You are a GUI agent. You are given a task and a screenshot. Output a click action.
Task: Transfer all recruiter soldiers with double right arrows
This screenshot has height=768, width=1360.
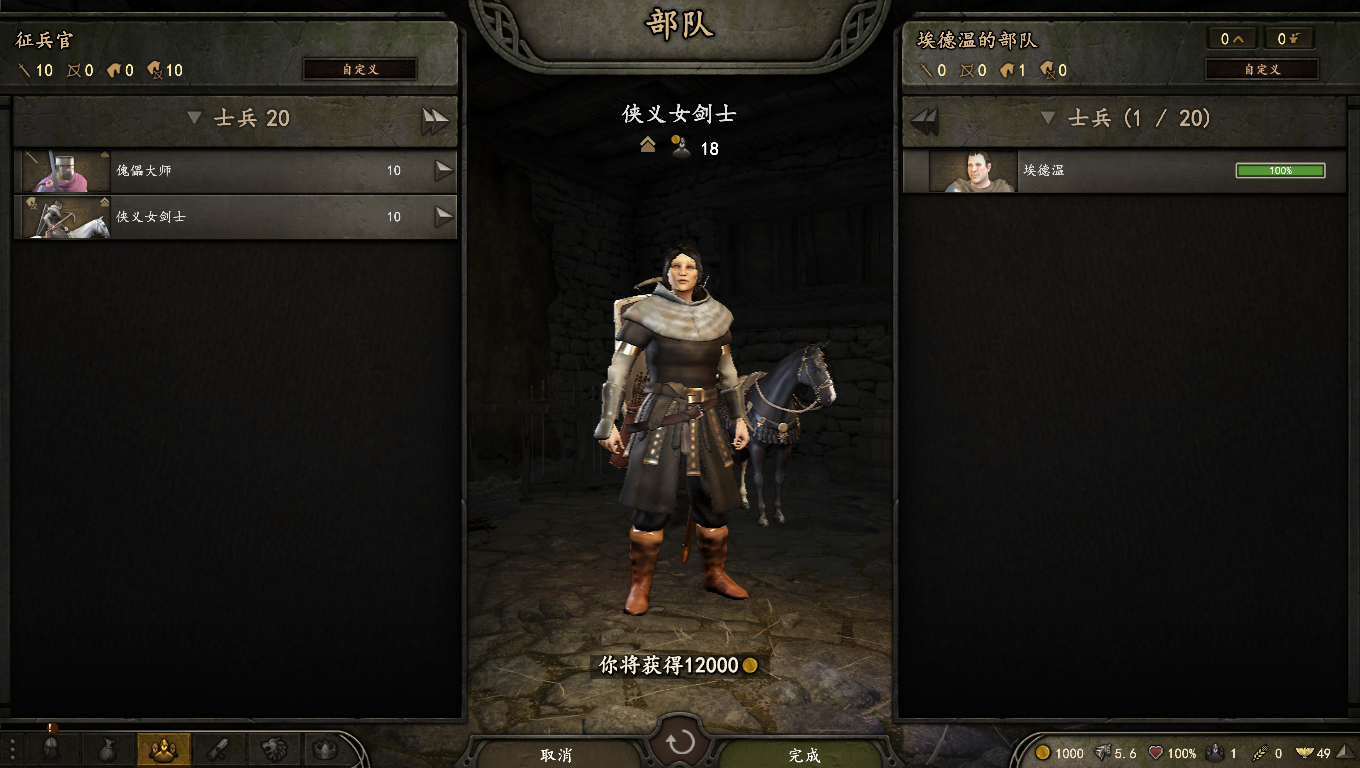(x=435, y=121)
